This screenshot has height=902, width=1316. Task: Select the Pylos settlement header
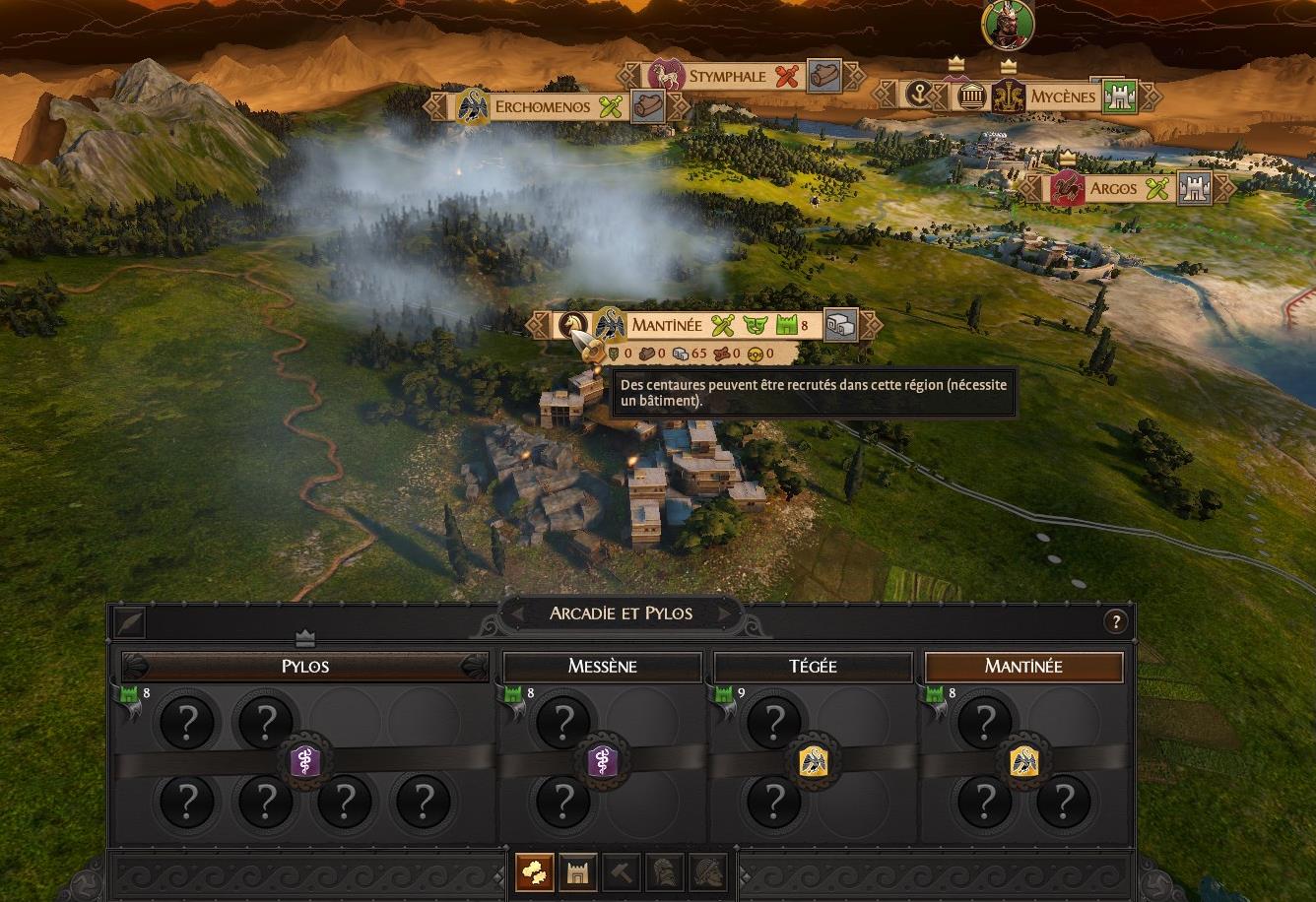point(304,667)
